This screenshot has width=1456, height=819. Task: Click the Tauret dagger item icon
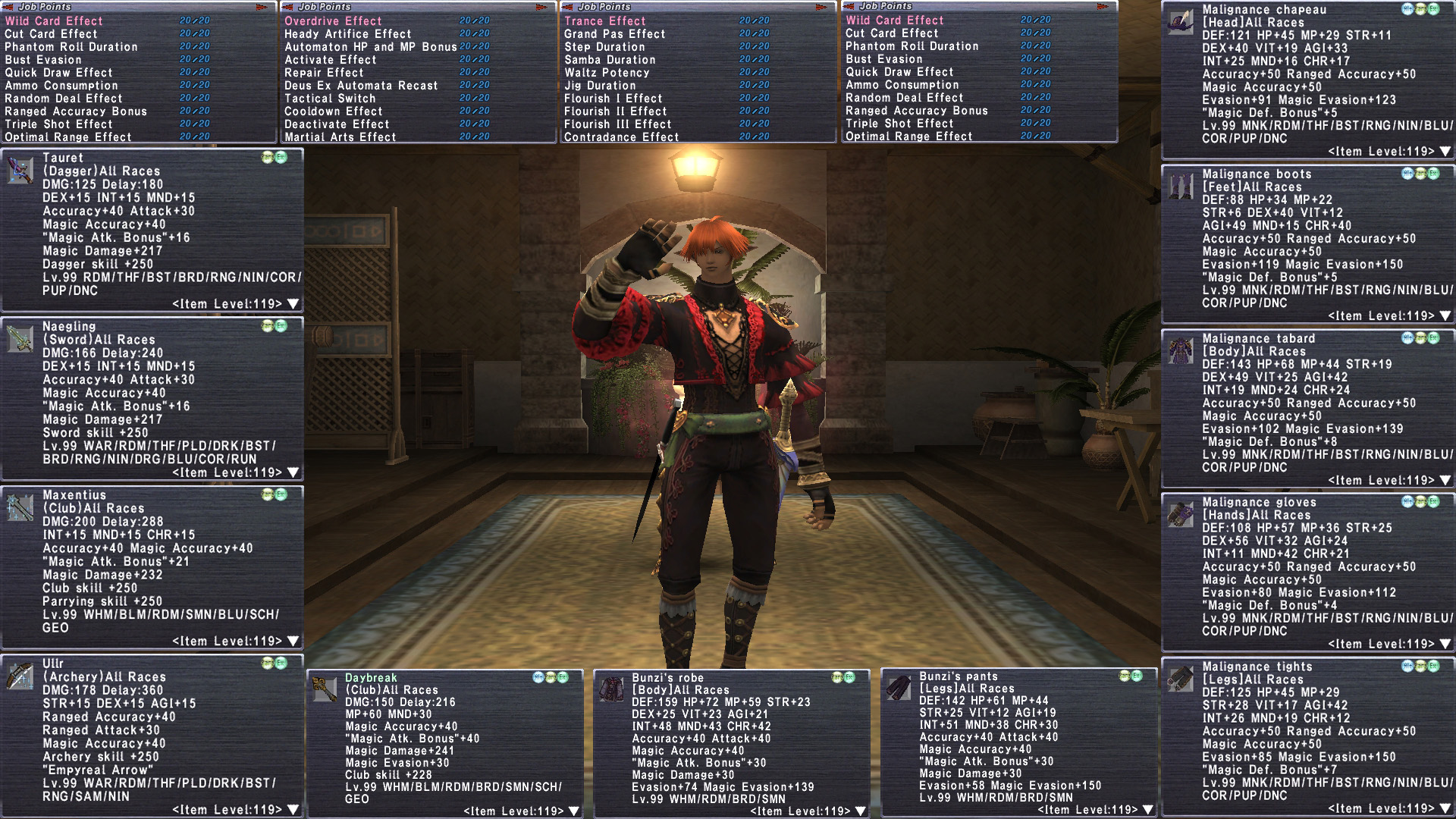coord(20,171)
